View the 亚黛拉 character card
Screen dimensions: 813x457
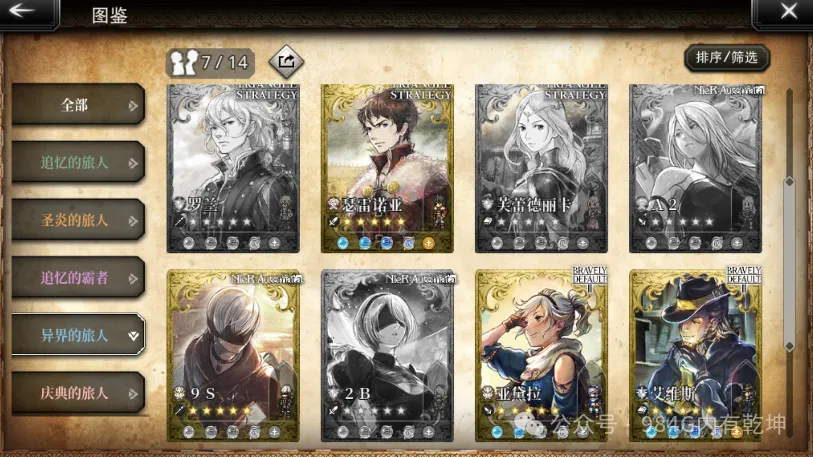pyautogui.click(x=541, y=353)
